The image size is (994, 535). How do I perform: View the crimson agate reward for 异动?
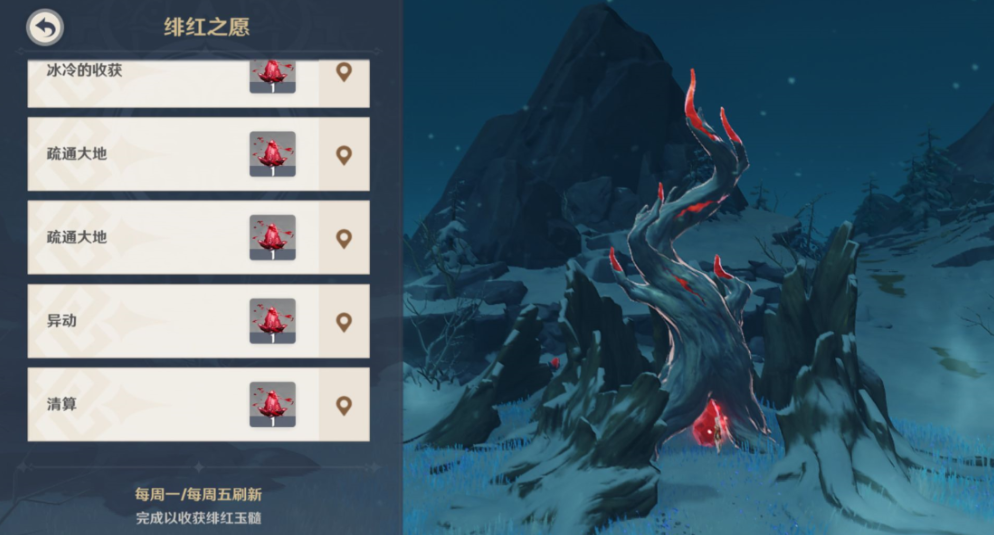point(272,321)
